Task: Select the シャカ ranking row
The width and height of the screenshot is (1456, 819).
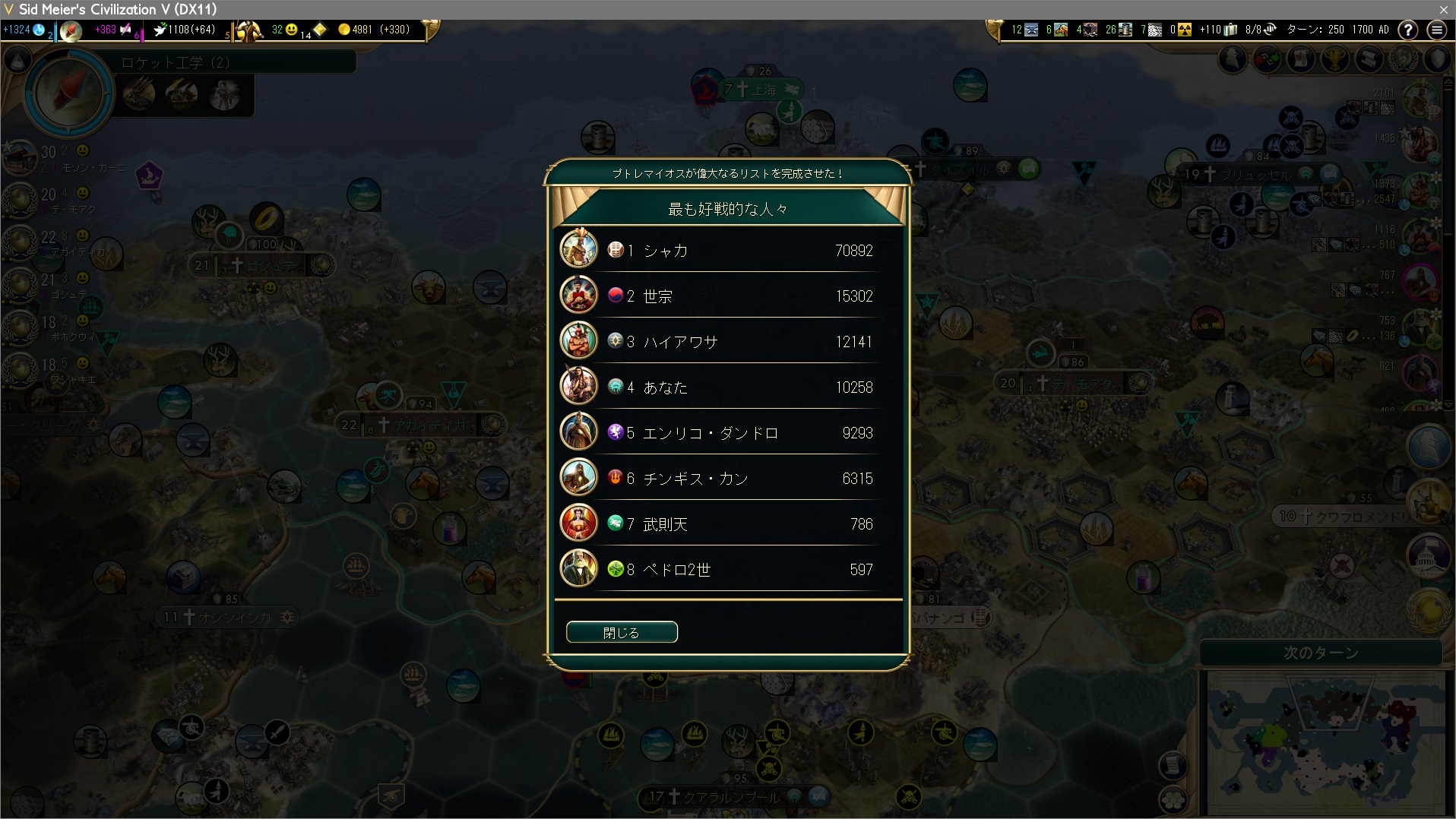Action: [727, 250]
